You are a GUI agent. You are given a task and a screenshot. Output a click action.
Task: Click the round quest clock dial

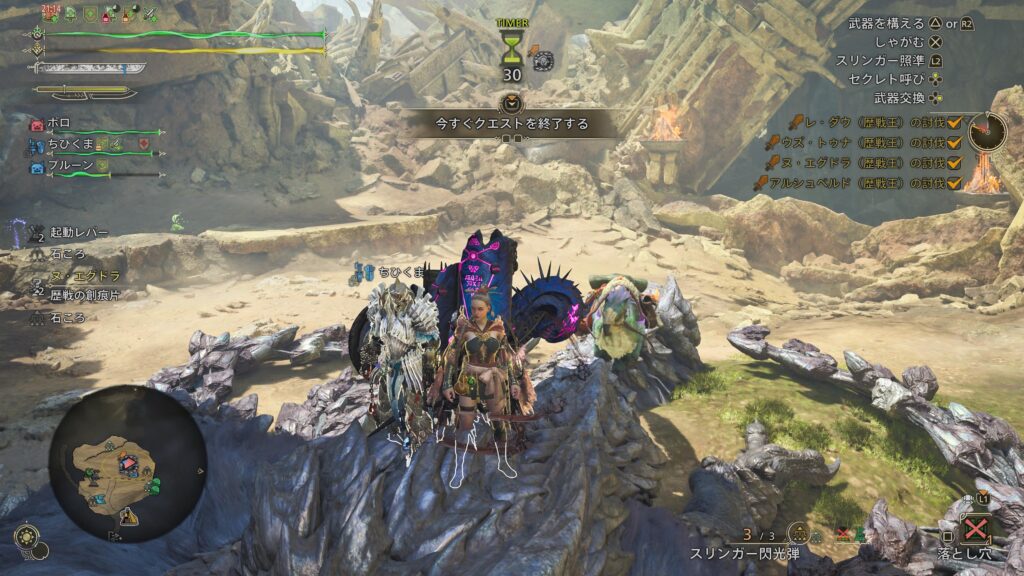tap(987, 131)
